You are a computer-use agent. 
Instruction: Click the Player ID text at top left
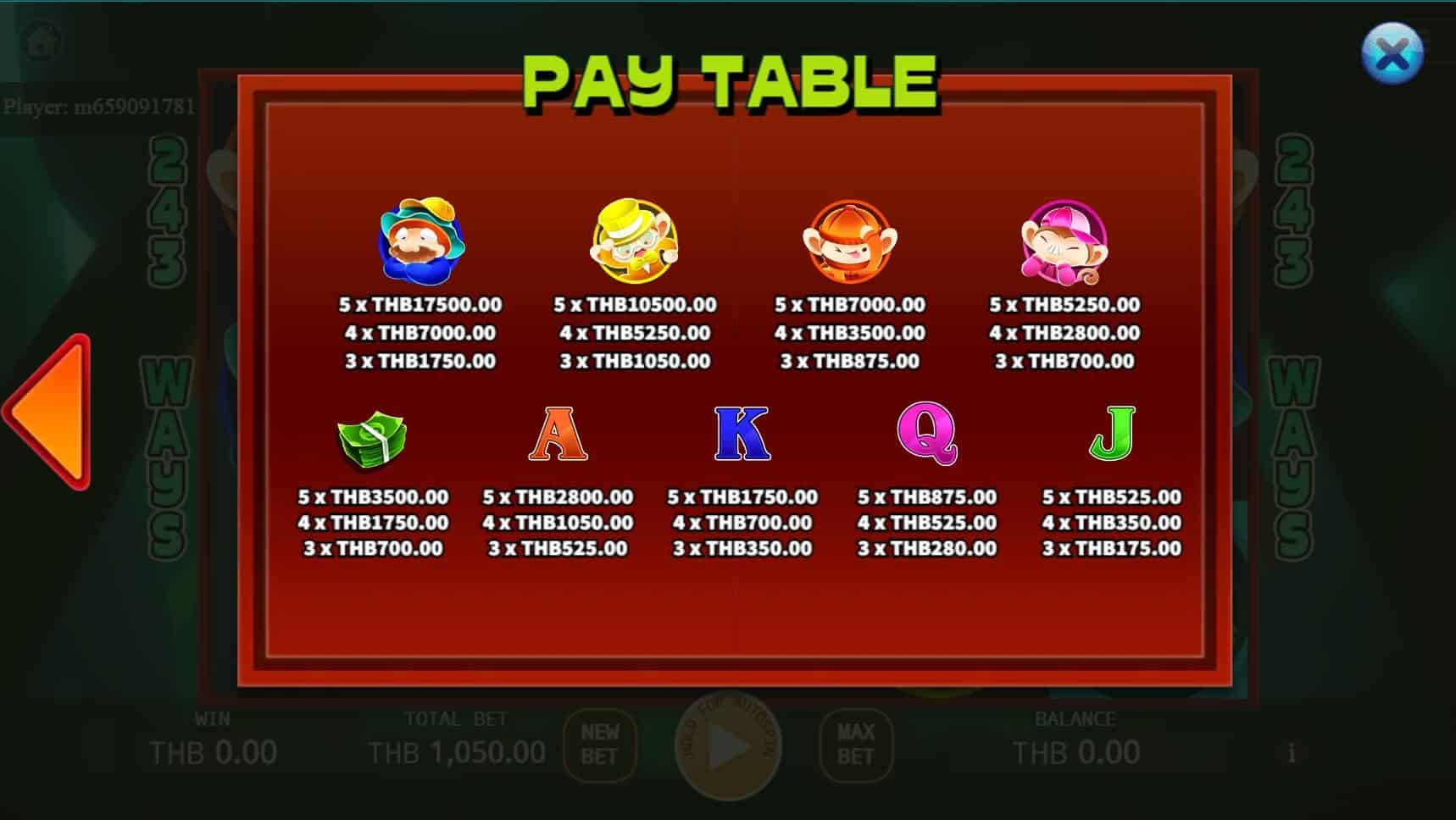(x=99, y=108)
